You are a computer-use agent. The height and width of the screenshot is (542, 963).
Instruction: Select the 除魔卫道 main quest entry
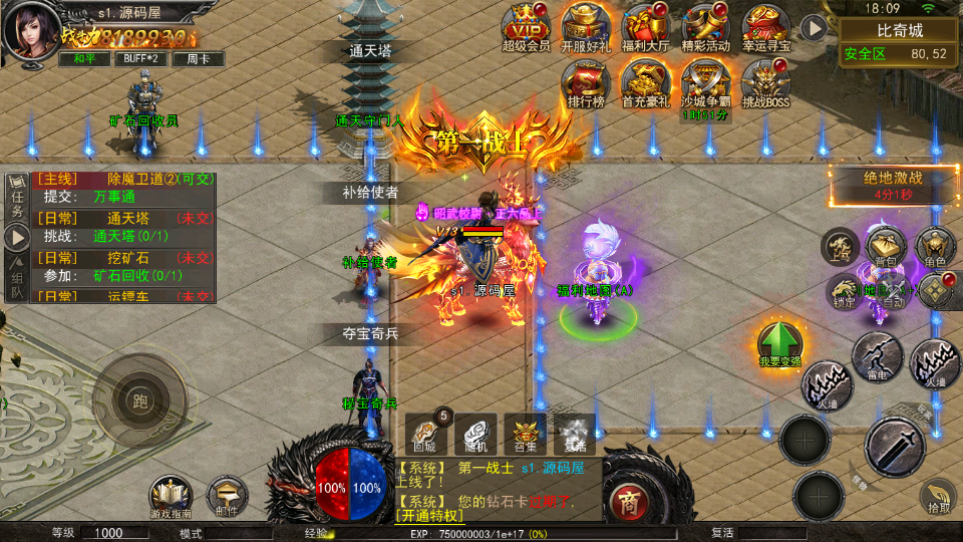(125, 180)
